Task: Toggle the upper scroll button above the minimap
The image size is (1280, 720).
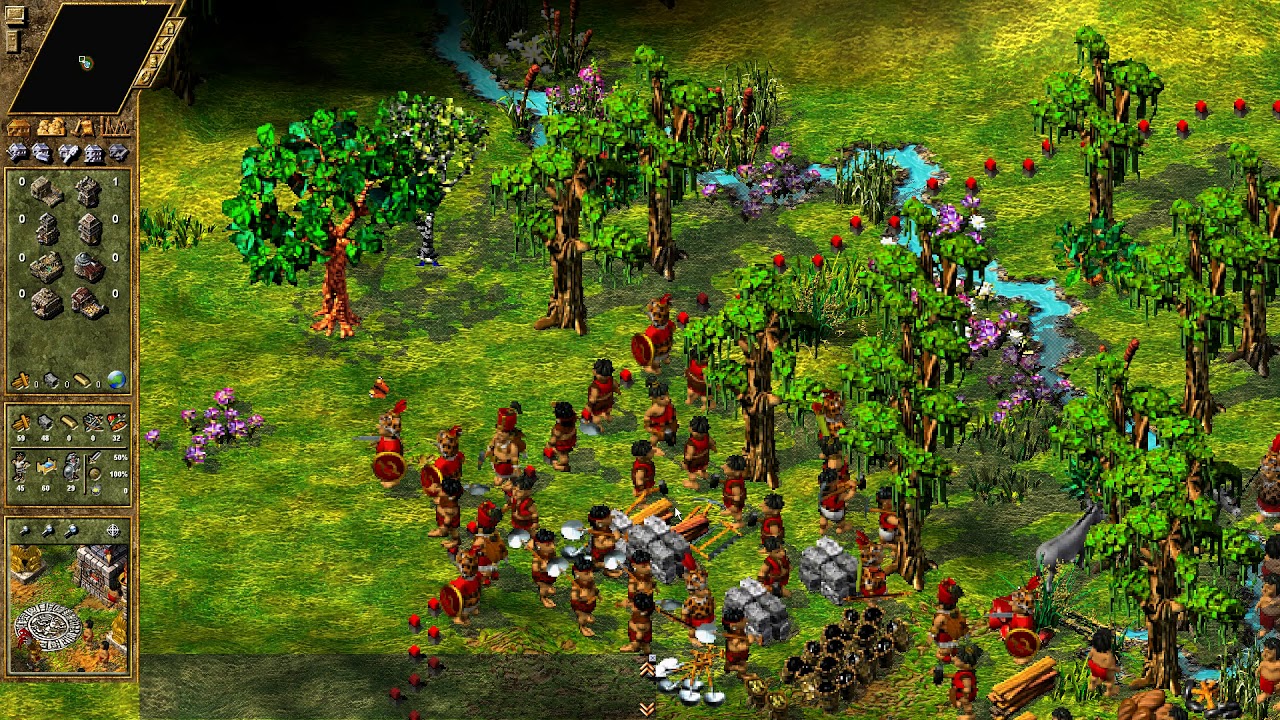Action: pyautogui.click(x=15, y=13)
